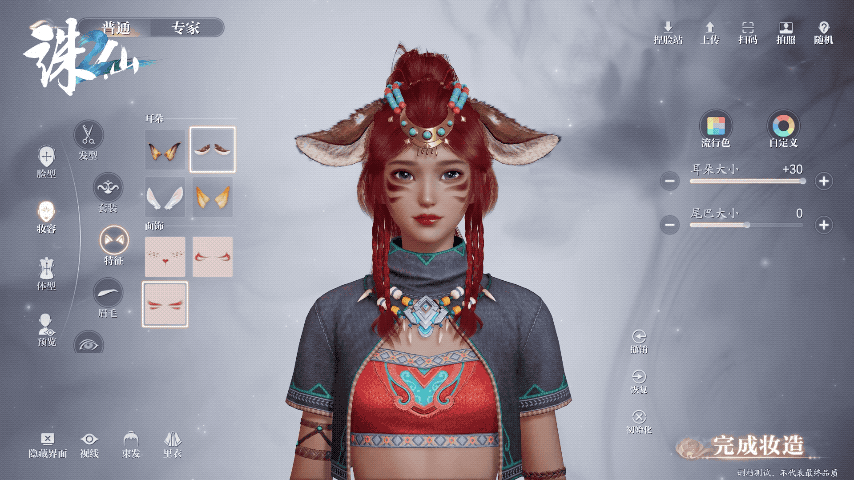Open the 预览 preview section

click(x=46, y=326)
